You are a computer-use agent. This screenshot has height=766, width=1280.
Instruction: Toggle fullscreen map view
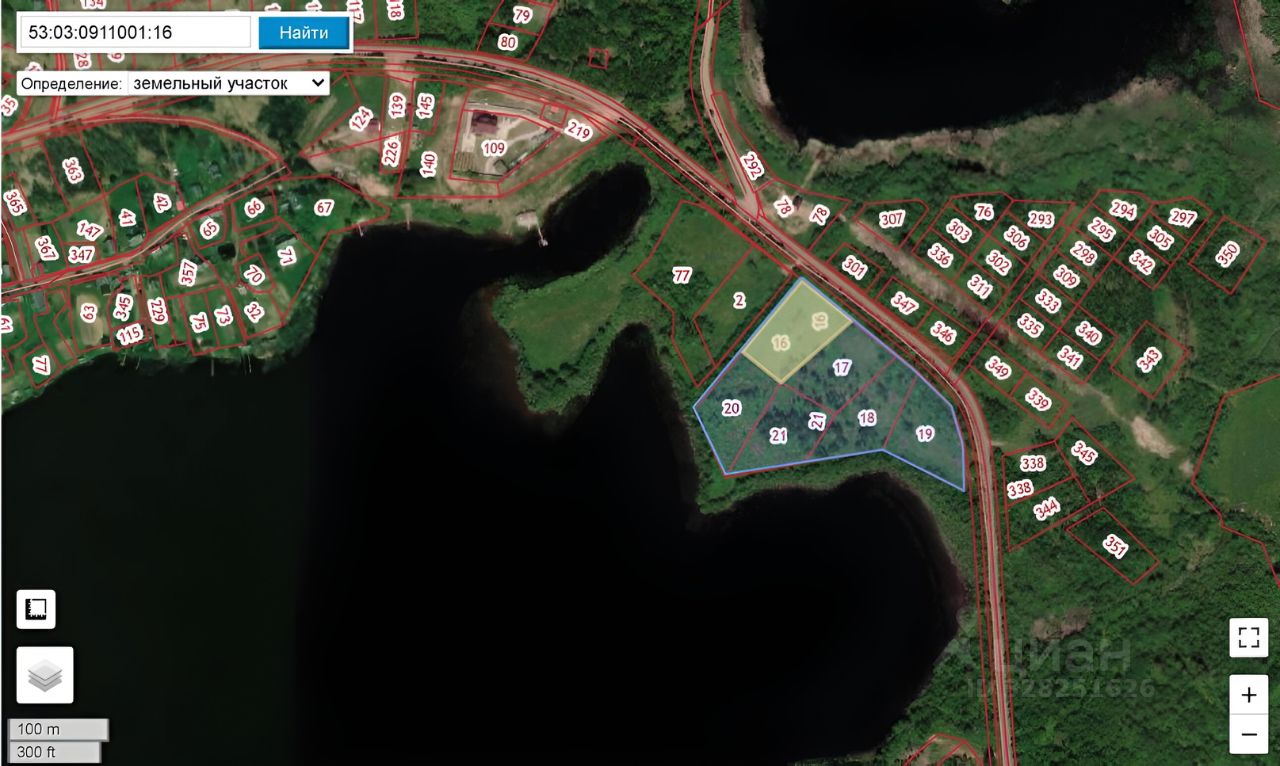1248,638
